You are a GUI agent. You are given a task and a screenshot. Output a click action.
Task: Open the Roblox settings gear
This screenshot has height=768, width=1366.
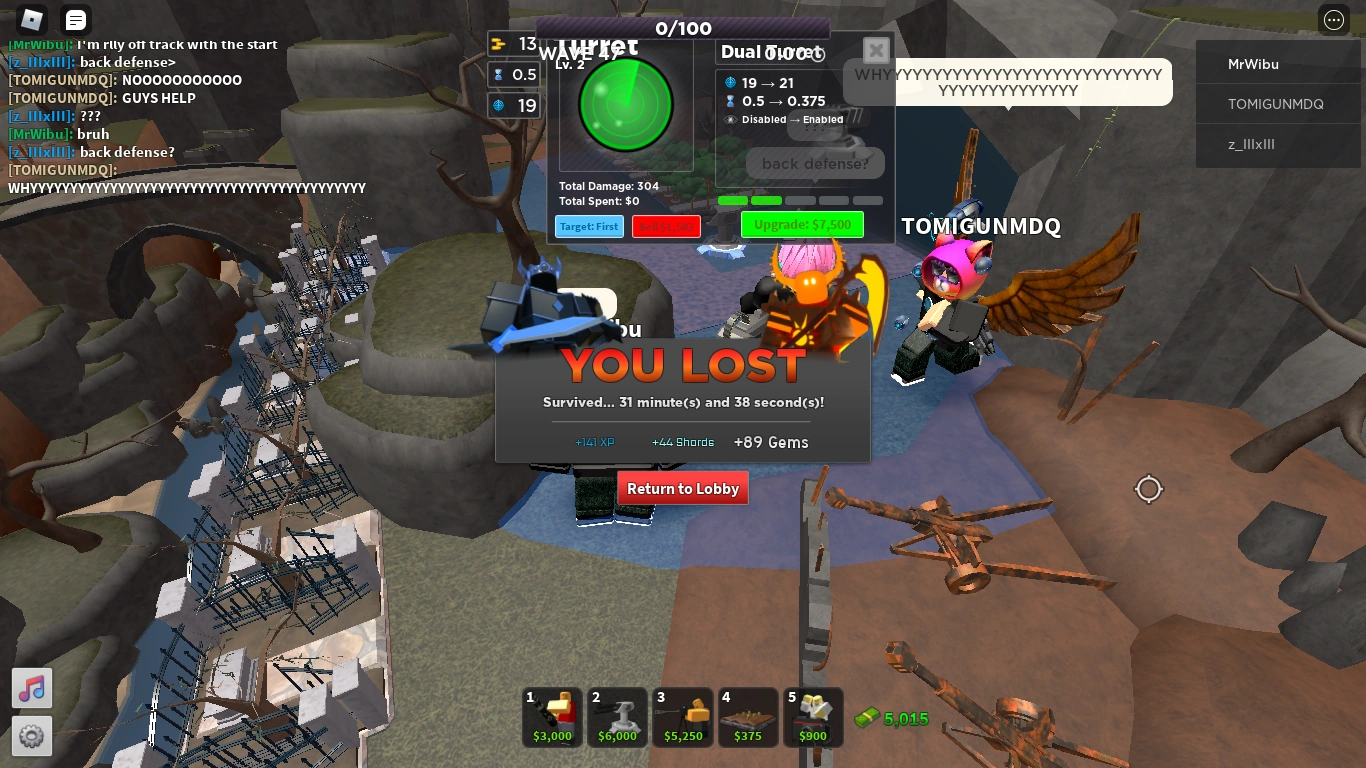31,736
